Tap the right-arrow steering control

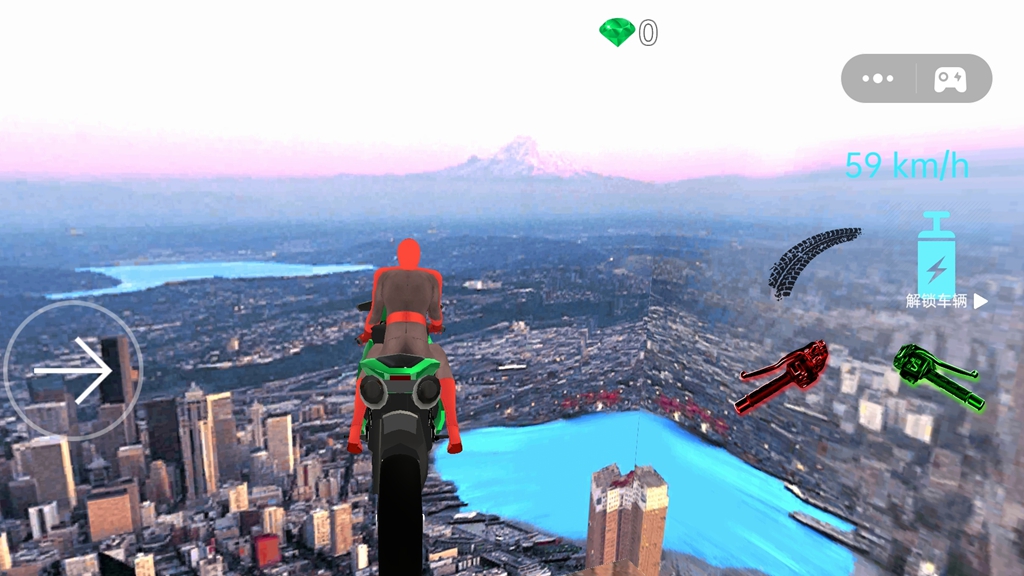(73, 371)
